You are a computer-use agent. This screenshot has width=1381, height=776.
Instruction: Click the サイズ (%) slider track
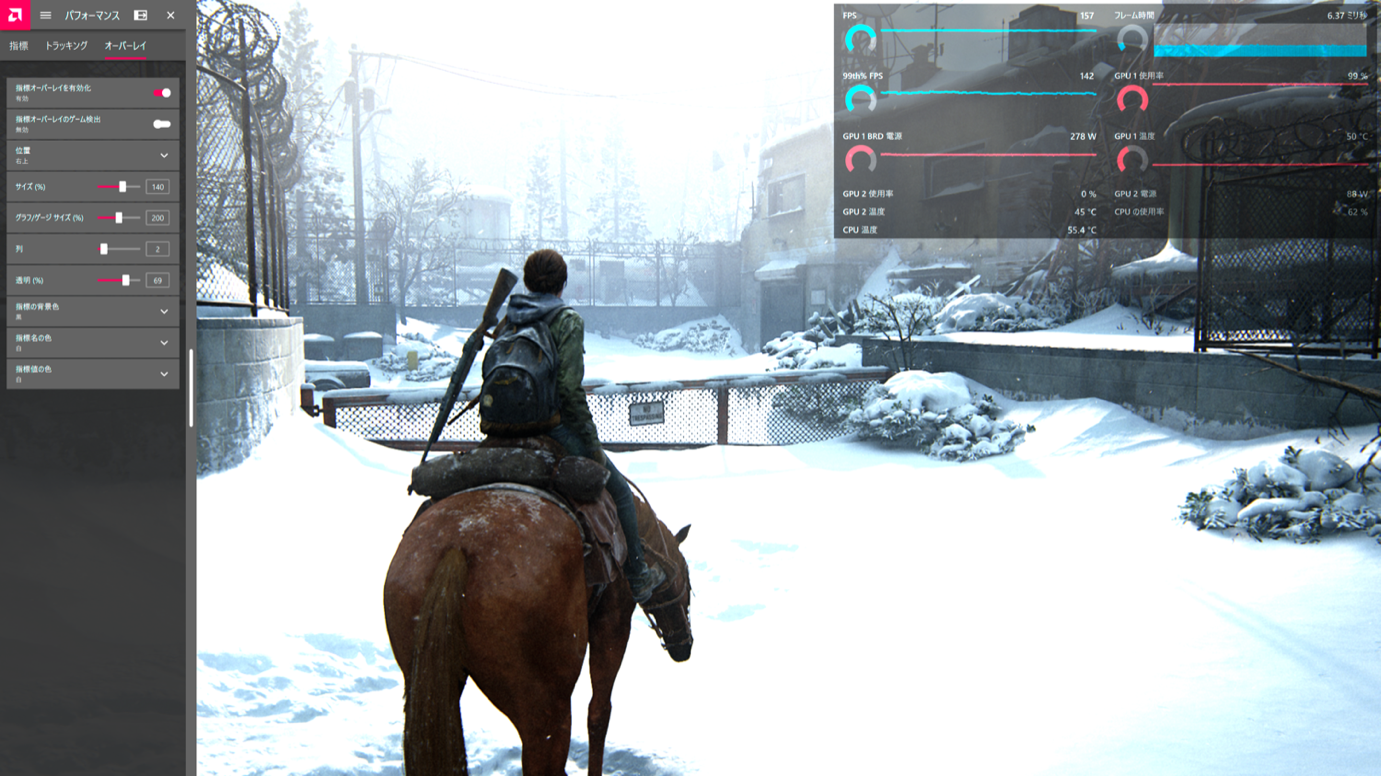point(118,187)
